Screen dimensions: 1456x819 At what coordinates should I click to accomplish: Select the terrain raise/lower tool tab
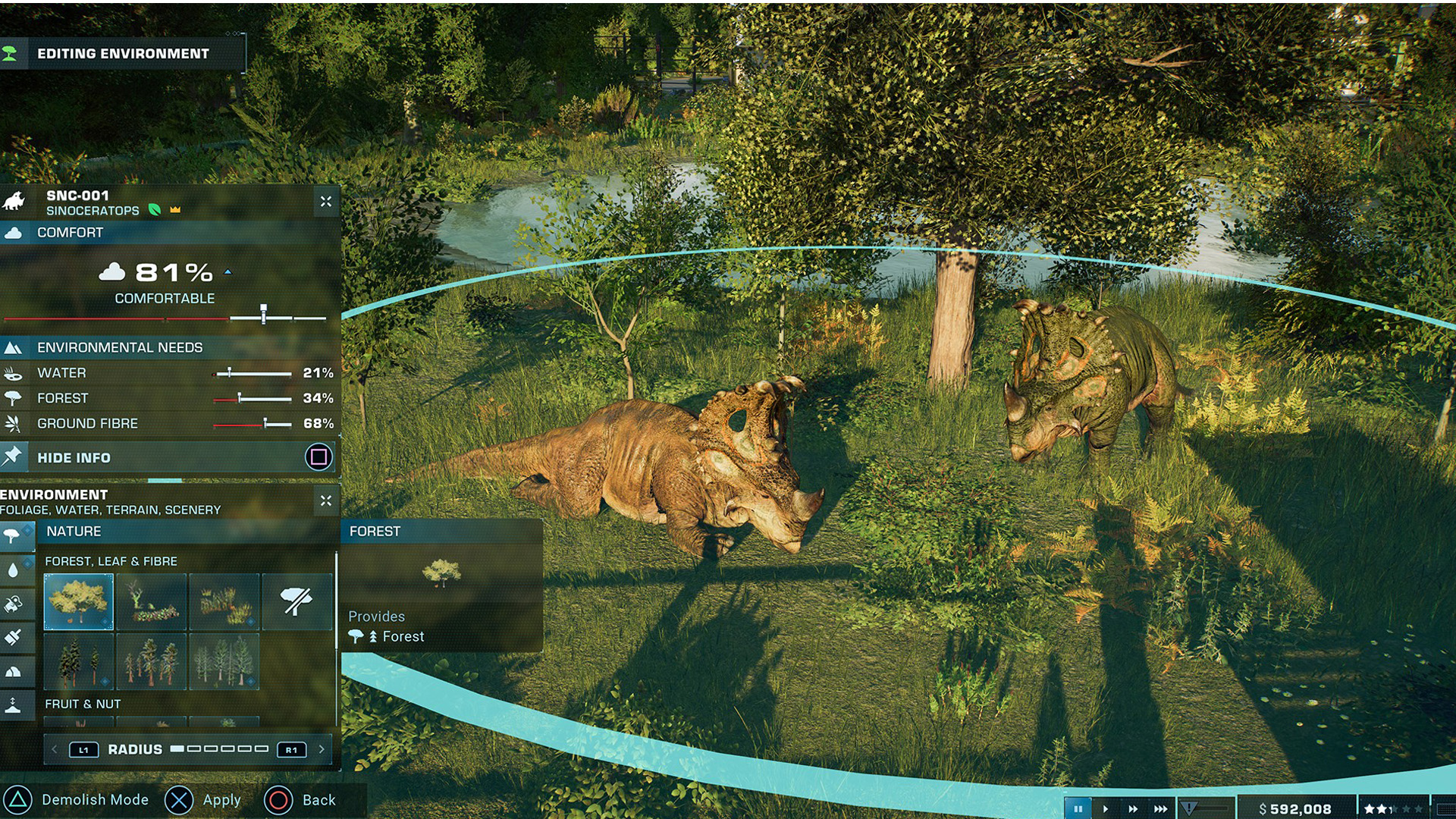coord(14,705)
